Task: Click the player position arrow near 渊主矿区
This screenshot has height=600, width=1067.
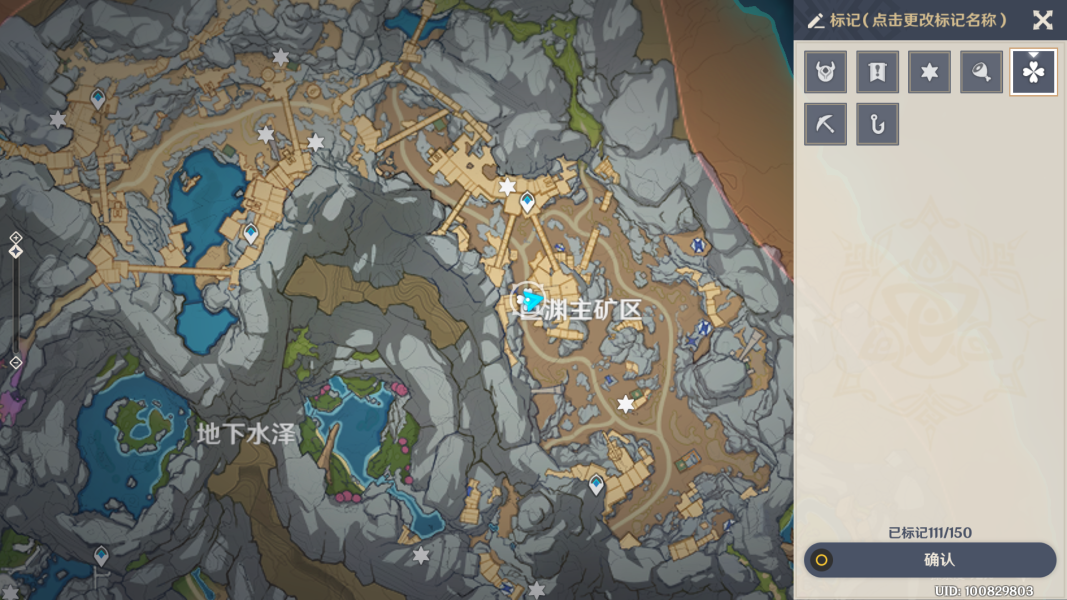Action: 532,300
